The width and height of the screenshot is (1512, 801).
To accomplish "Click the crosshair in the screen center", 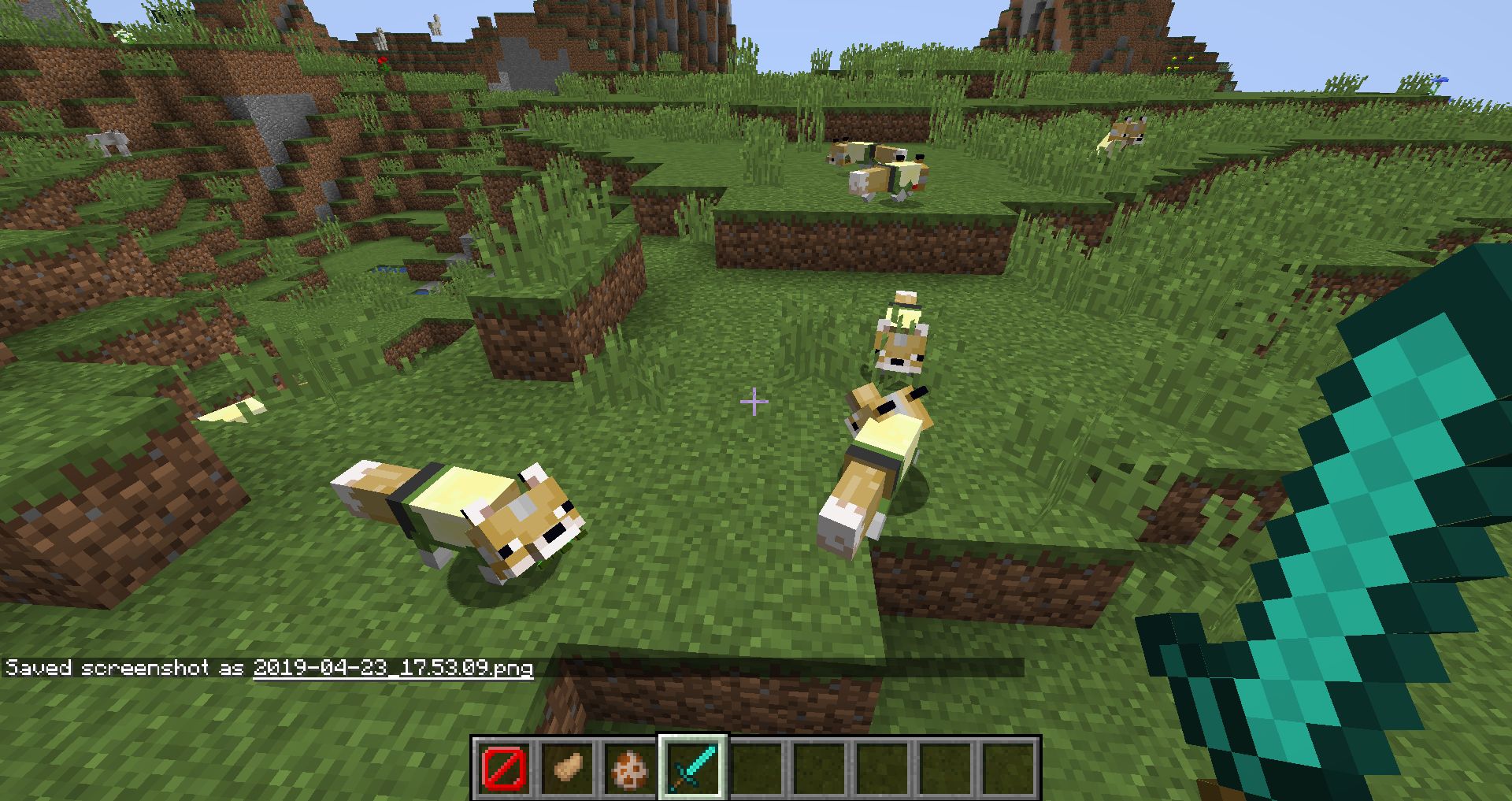I will click(x=754, y=401).
